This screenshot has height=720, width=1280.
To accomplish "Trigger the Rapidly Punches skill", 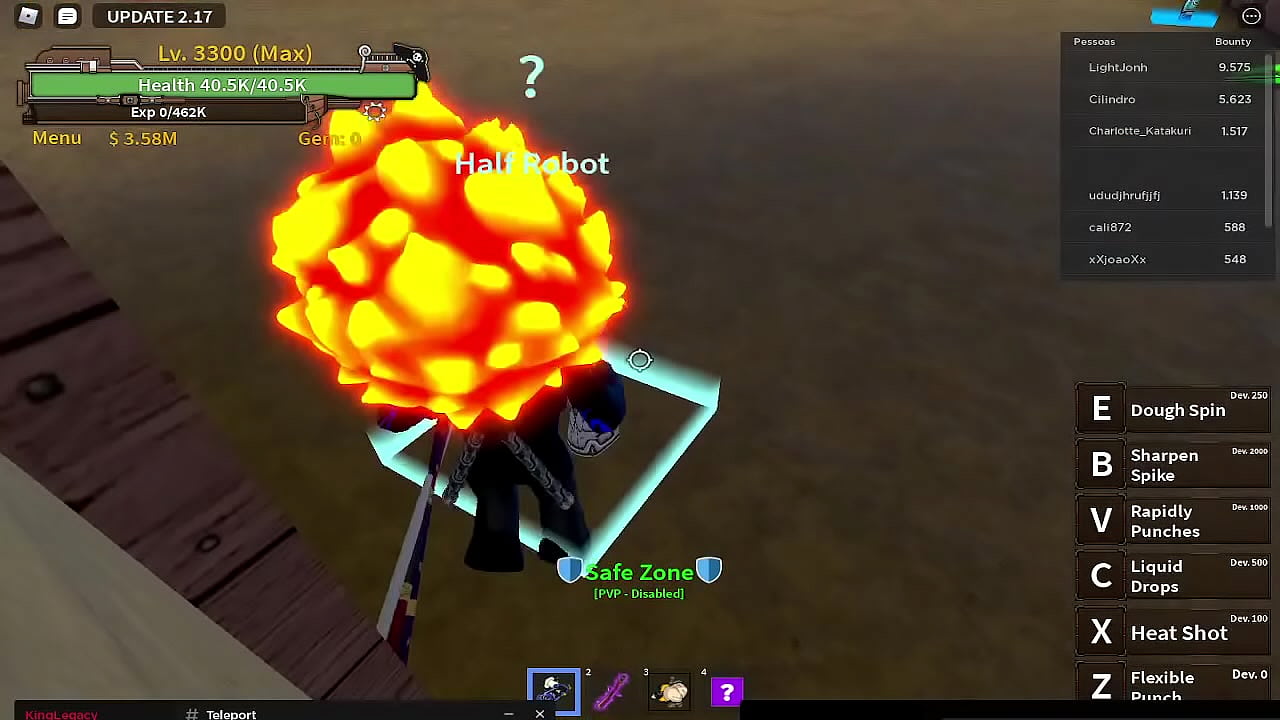I will [1172, 521].
